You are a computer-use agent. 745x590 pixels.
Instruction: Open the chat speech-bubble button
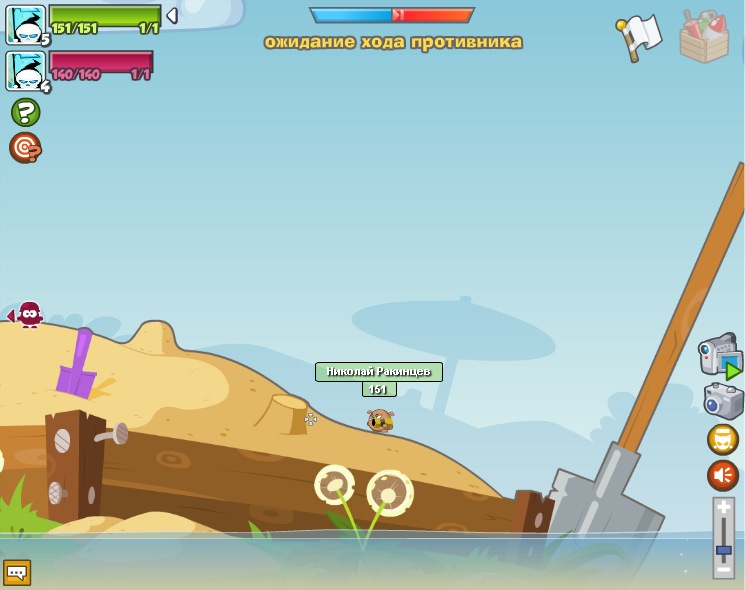click(17, 572)
